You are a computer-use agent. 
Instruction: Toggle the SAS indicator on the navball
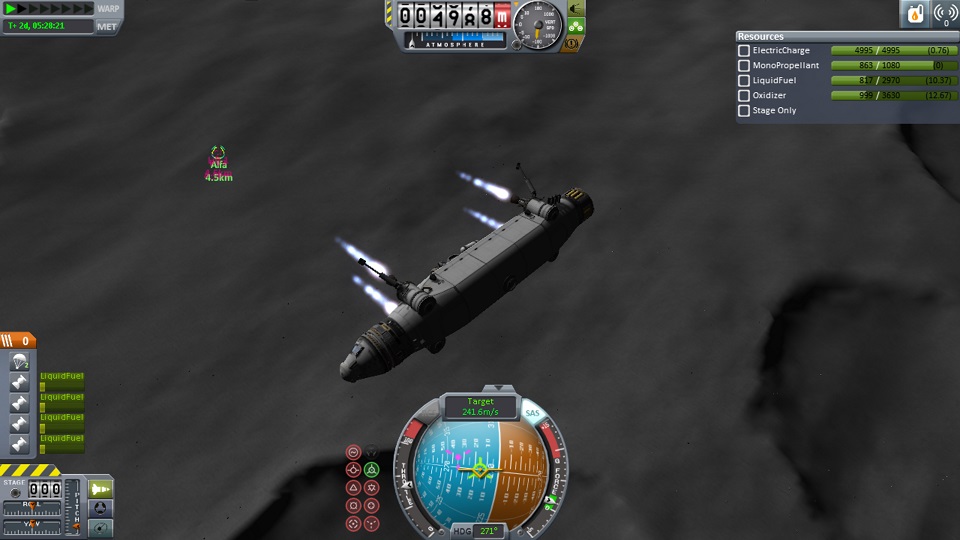(x=532, y=412)
